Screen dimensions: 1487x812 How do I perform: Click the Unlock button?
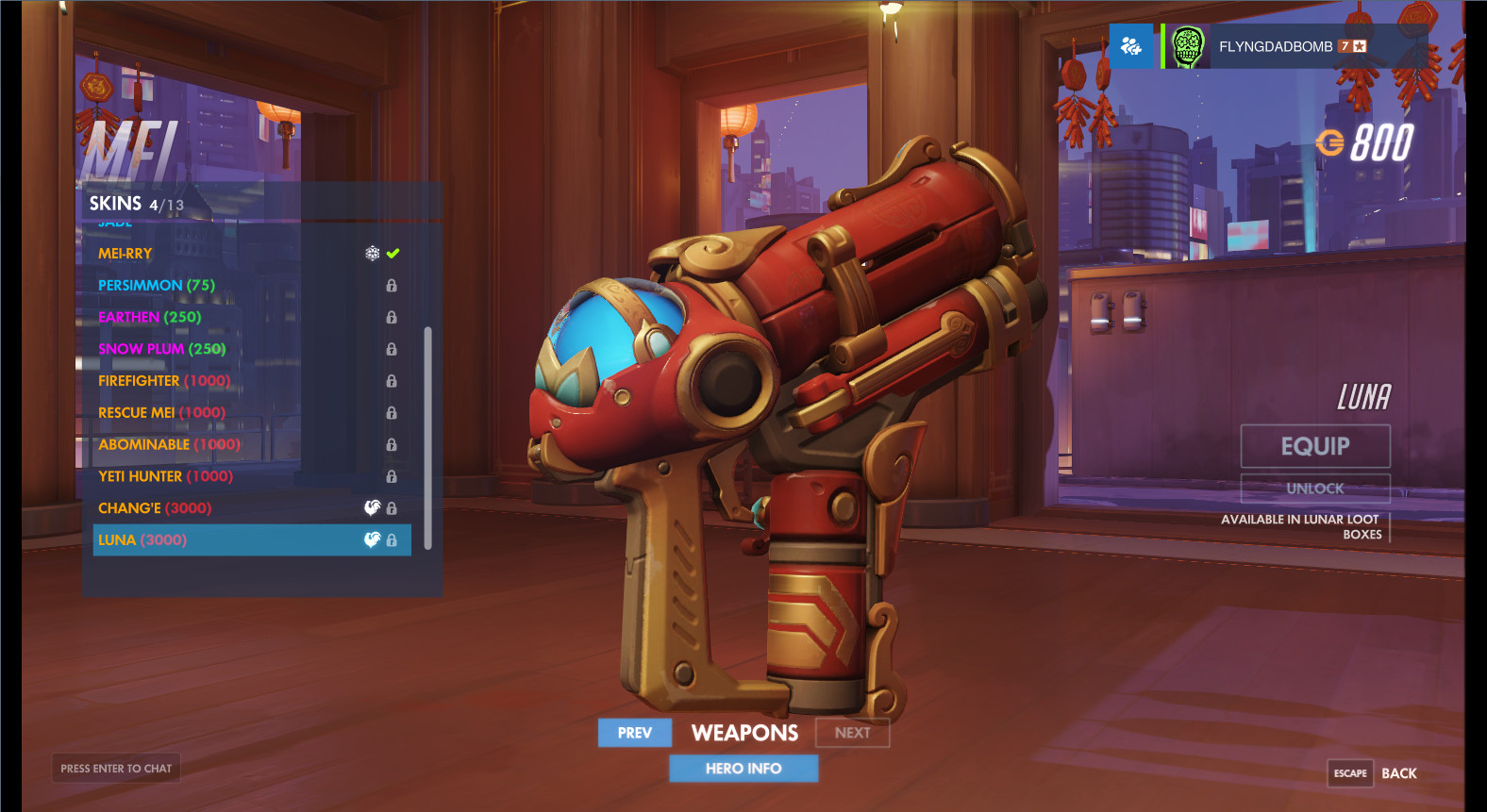point(1315,489)
